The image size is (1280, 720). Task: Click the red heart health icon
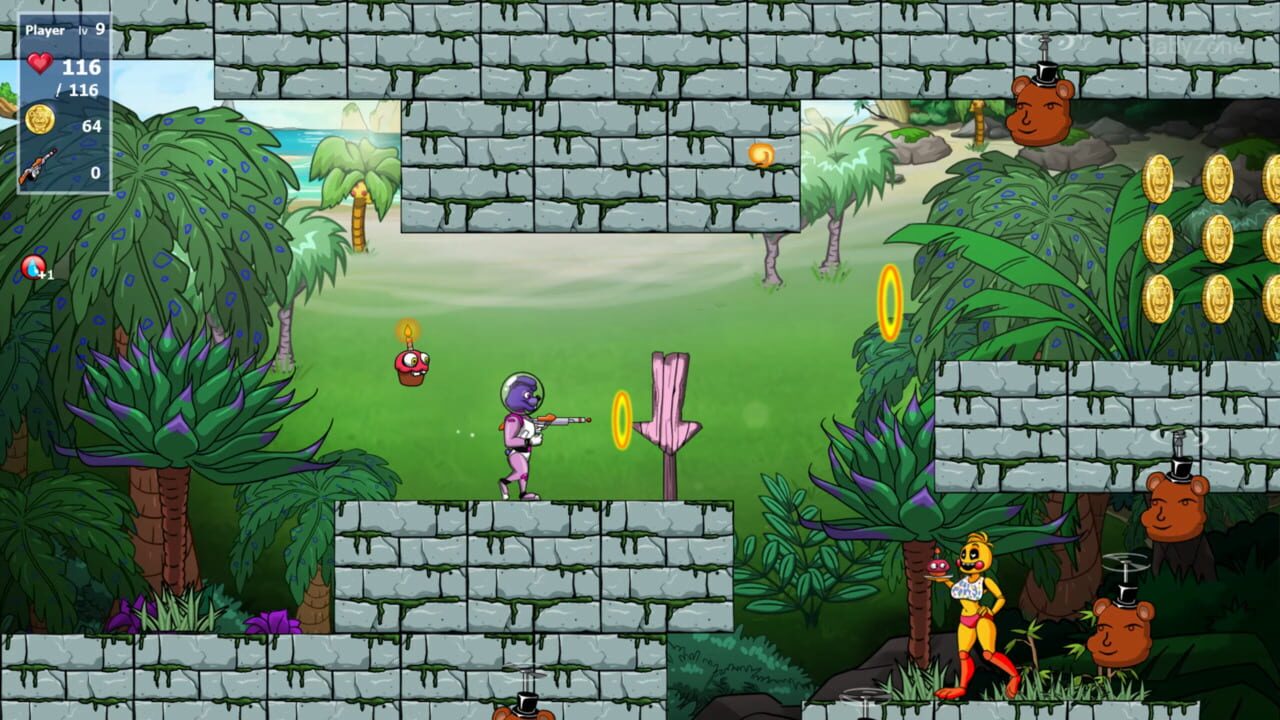point(42,63)
